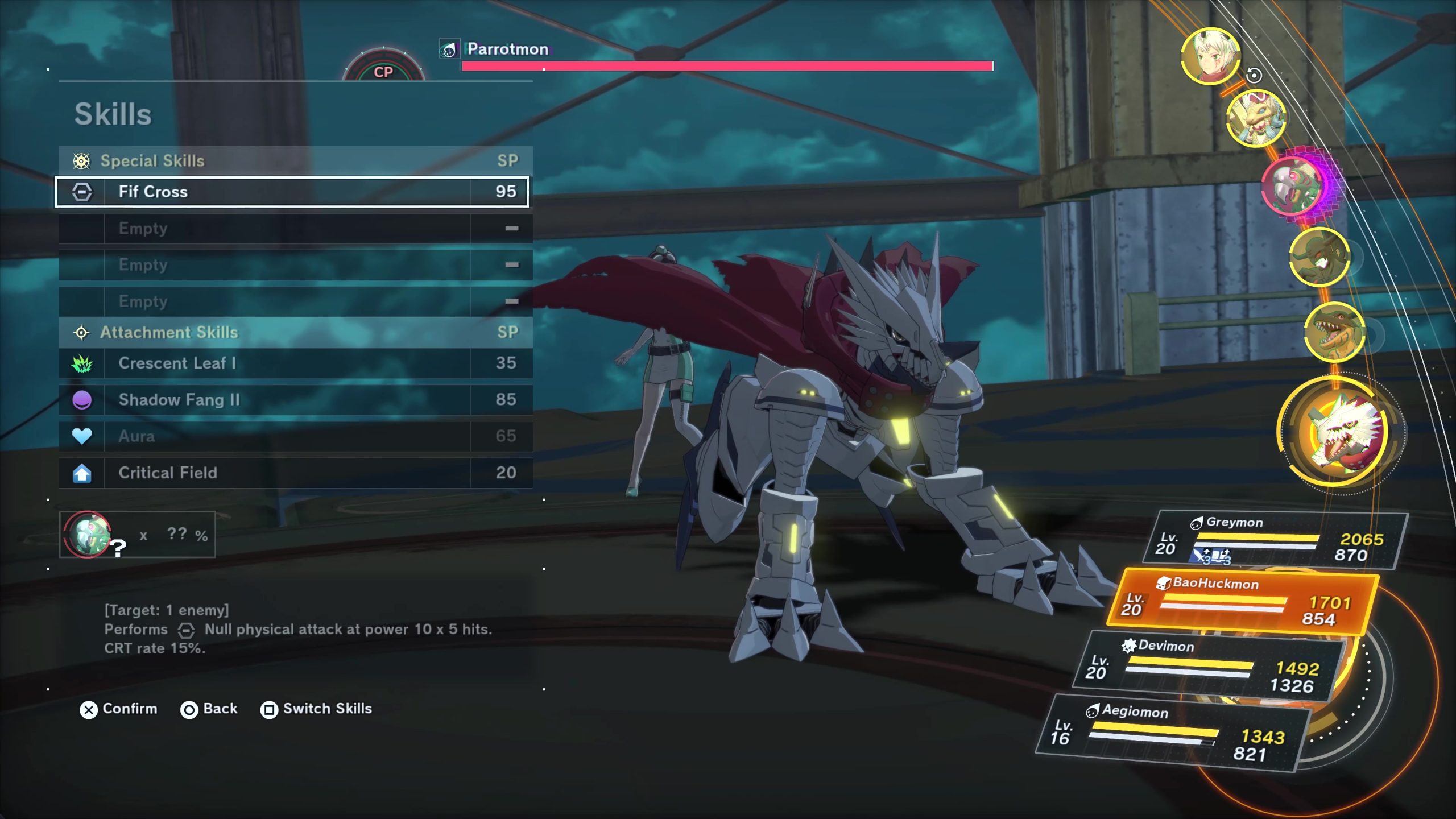1456x819 pixels.
Task: Click the Parrotmon target icon with question mark
Action: click(x=88, y=535)
